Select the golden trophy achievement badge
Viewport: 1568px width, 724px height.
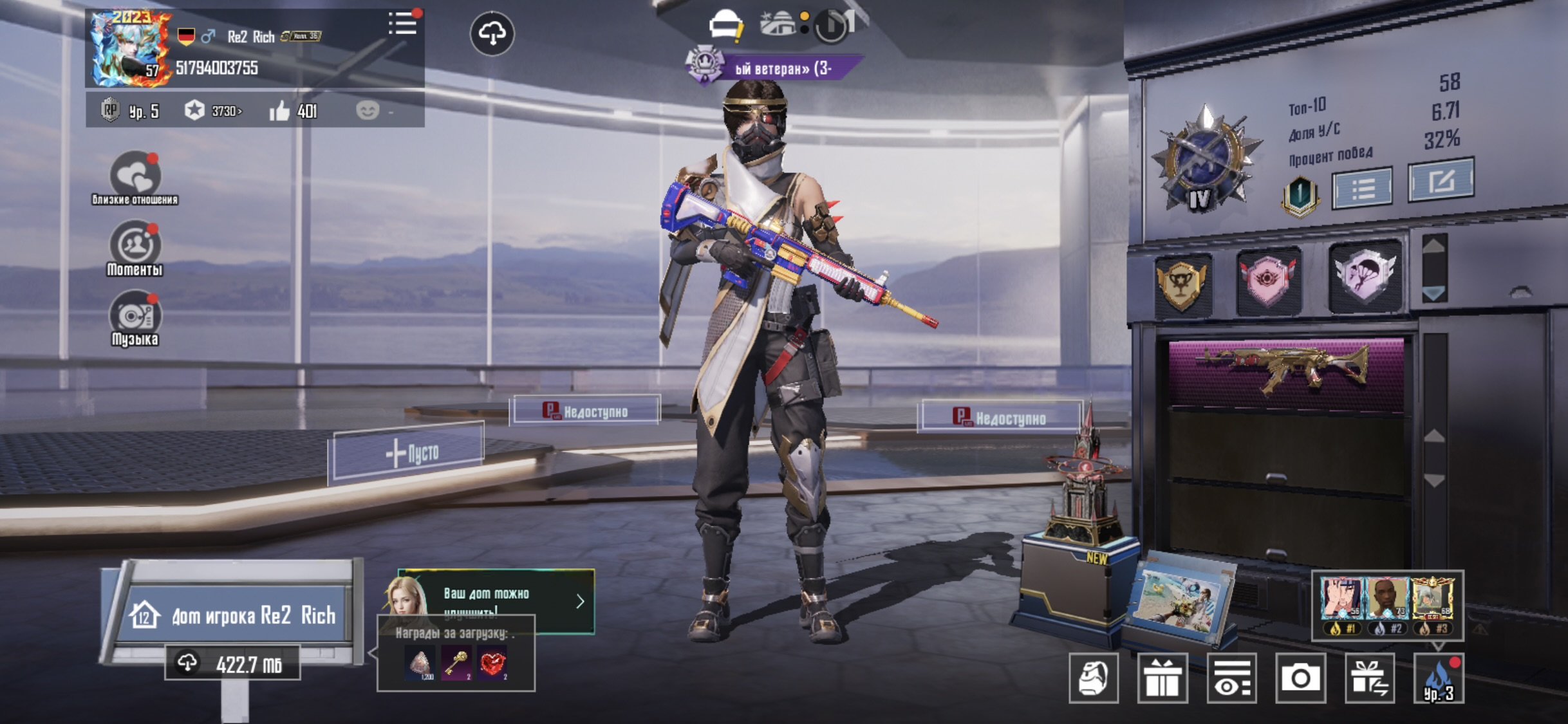[x=1182, y=284]
